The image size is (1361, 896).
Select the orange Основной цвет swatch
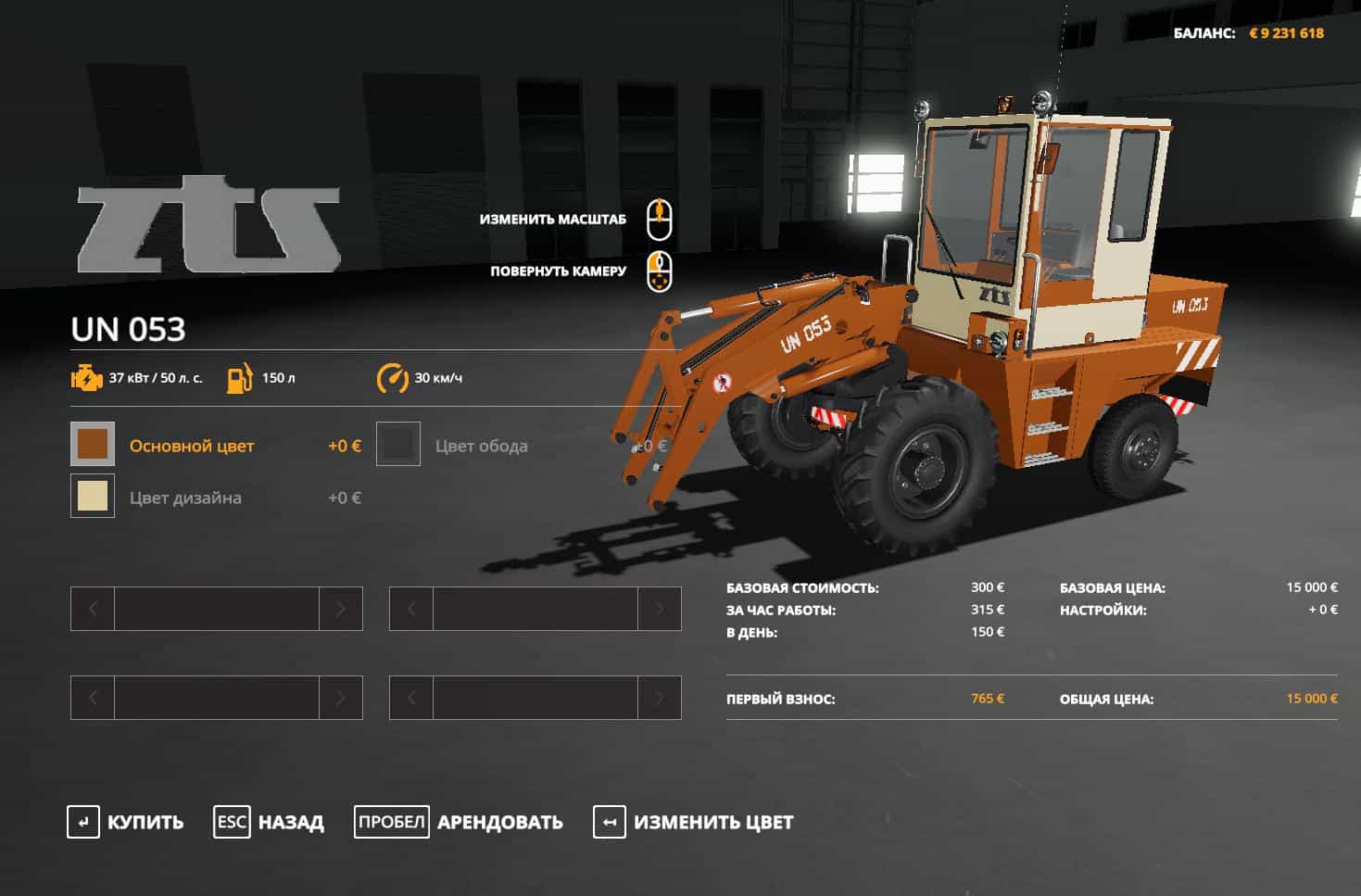(x=93, y=445)
